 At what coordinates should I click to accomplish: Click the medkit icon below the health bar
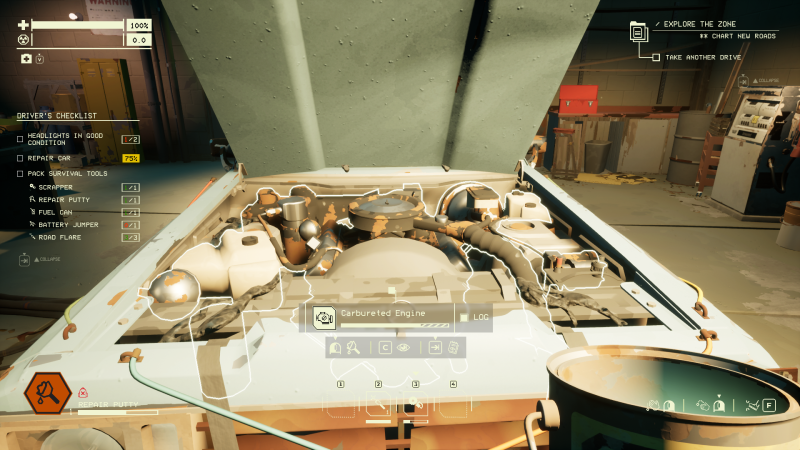pos(26,59)
